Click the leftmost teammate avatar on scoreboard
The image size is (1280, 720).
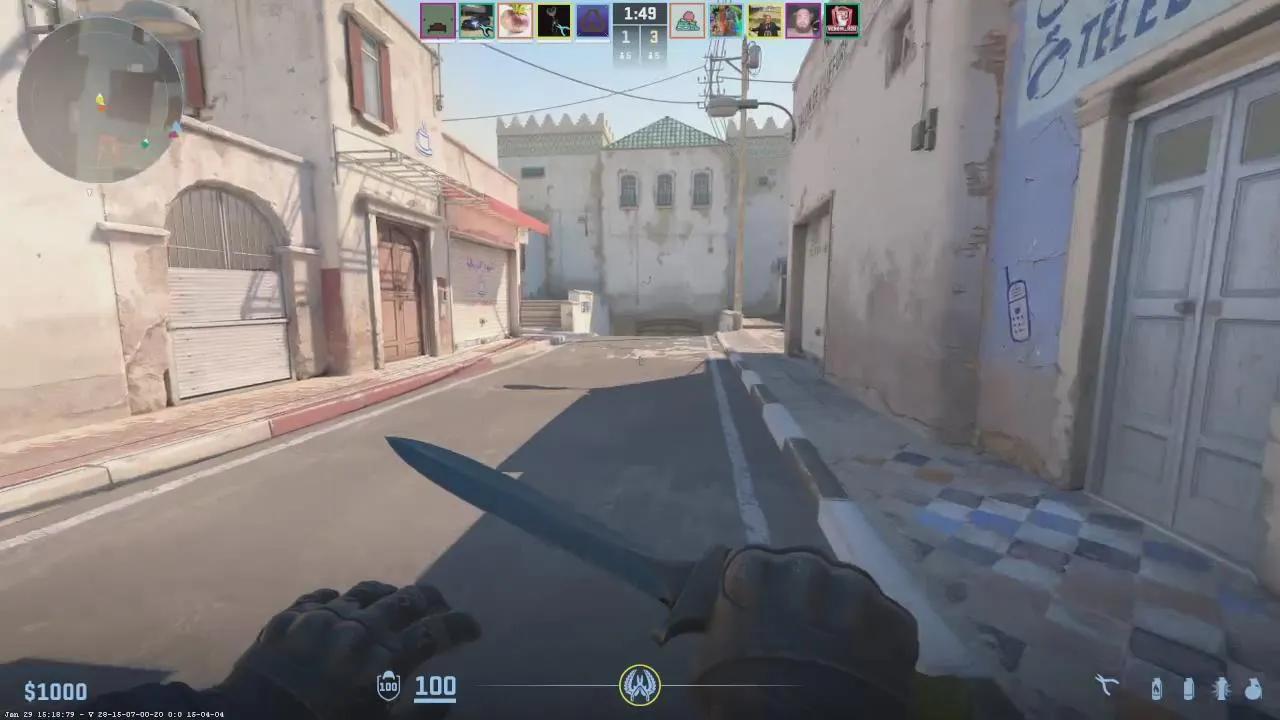437,20
